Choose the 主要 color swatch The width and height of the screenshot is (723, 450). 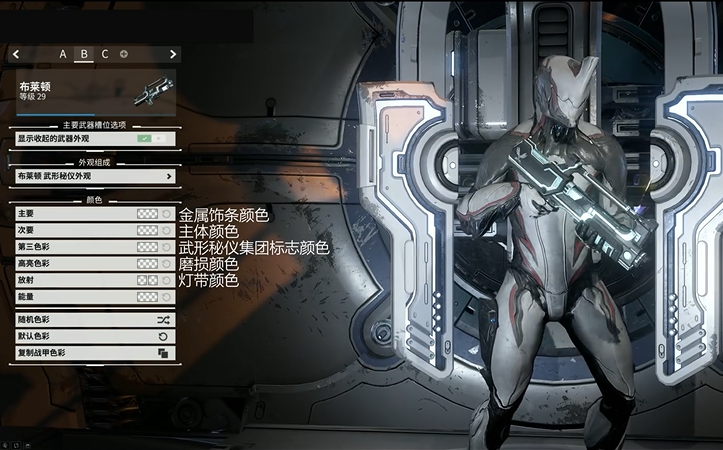pos(147,214)
